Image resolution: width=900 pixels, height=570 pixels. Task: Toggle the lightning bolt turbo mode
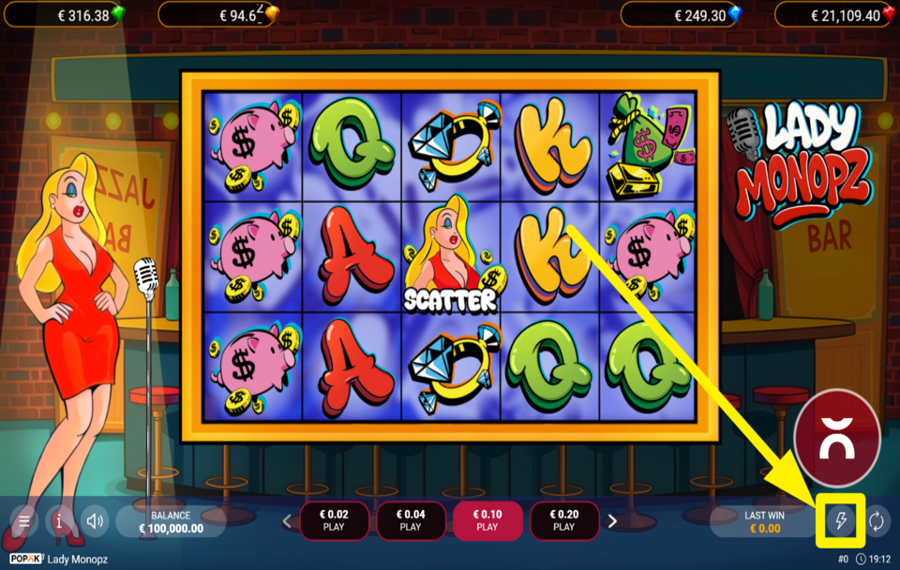tap(839, 521)
